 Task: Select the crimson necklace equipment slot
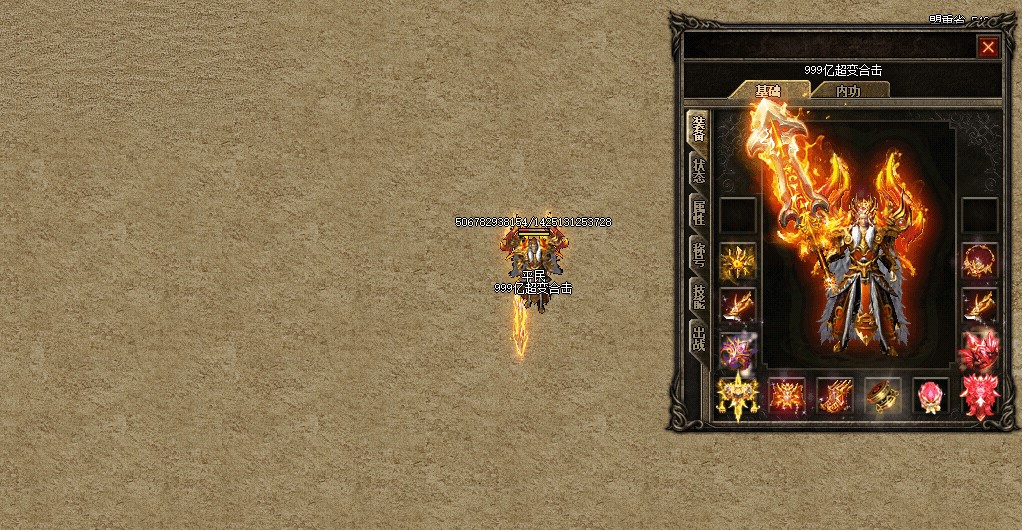point(979,261)
